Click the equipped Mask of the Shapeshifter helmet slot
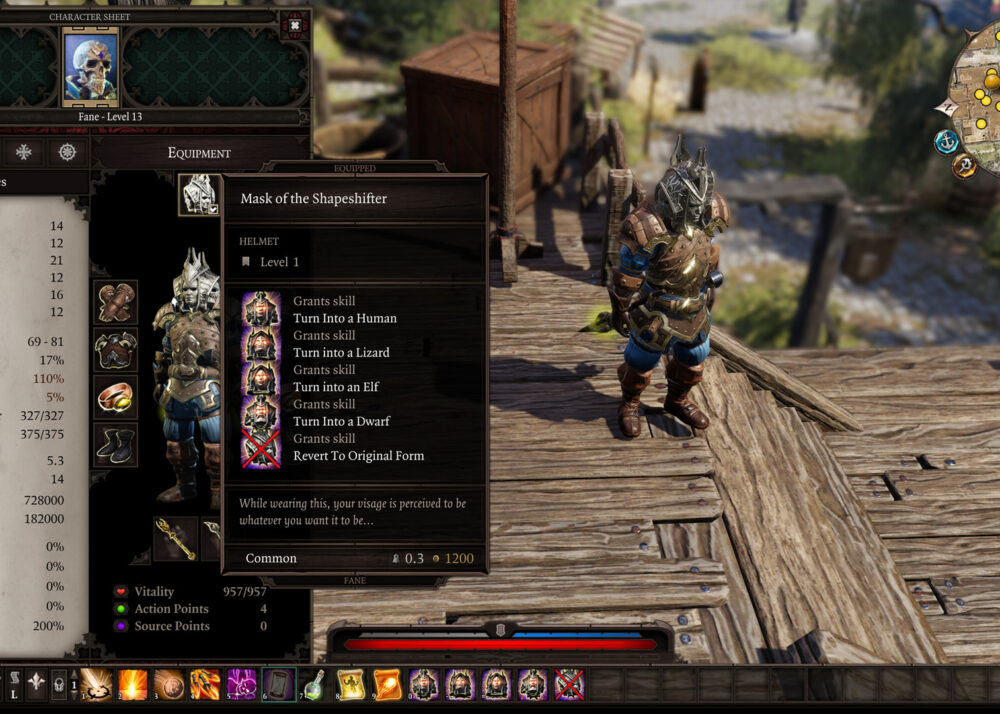This screenshot has width=1000, height=714. click(x=199, y=194)
